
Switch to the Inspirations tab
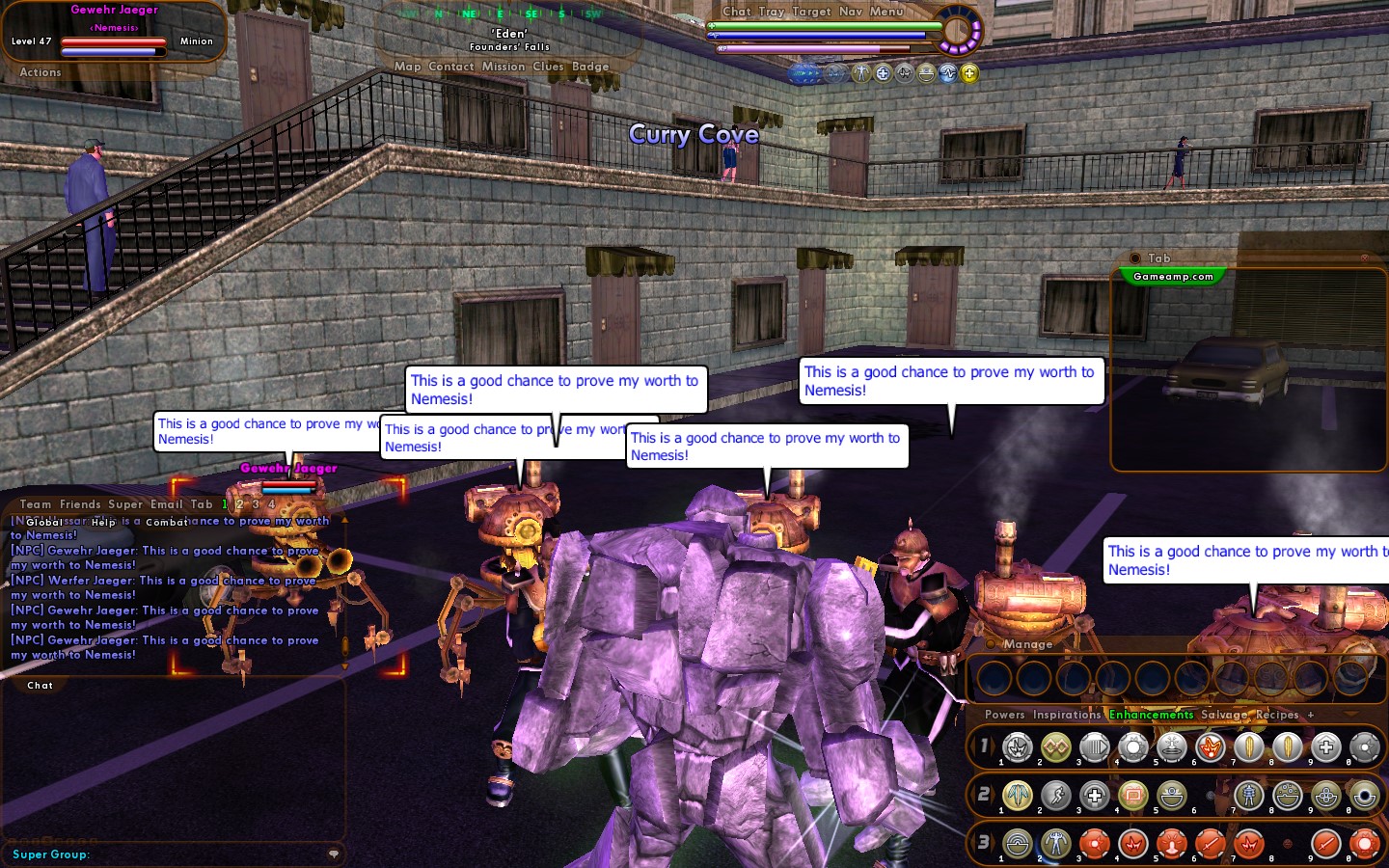(1066, 715)
